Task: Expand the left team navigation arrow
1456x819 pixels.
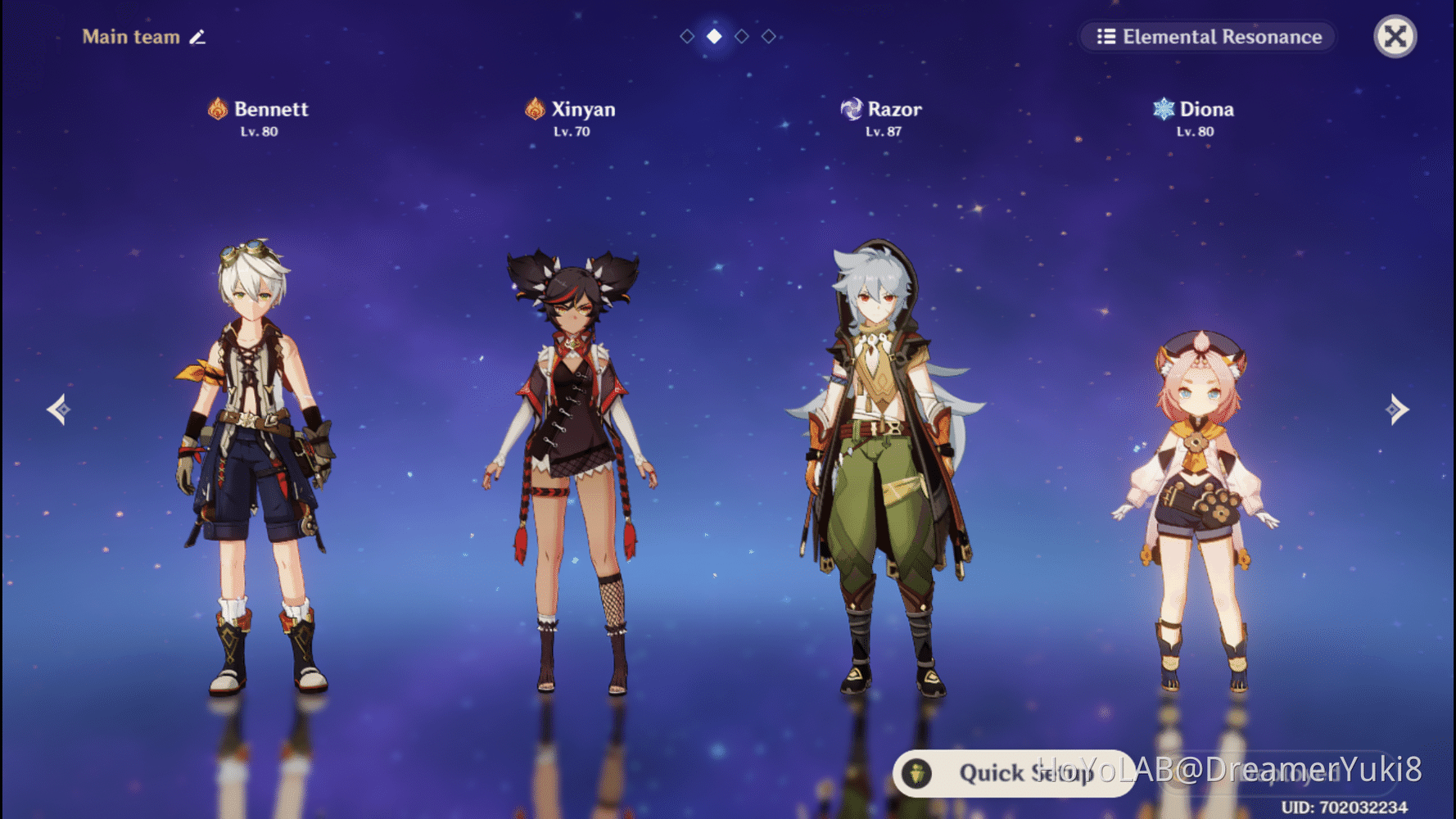Action: (x=58, y=409)
